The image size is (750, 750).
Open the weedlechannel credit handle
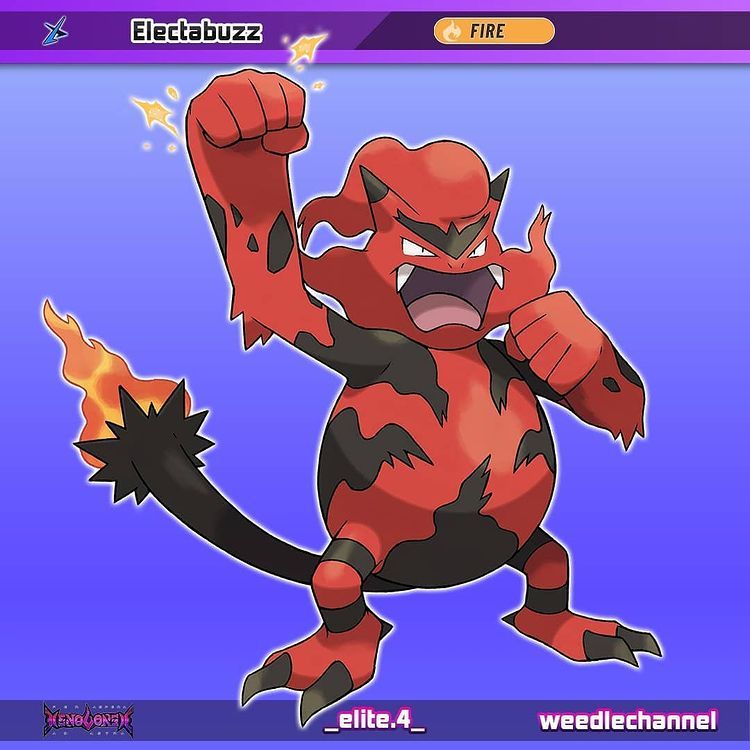pos(628,720)
